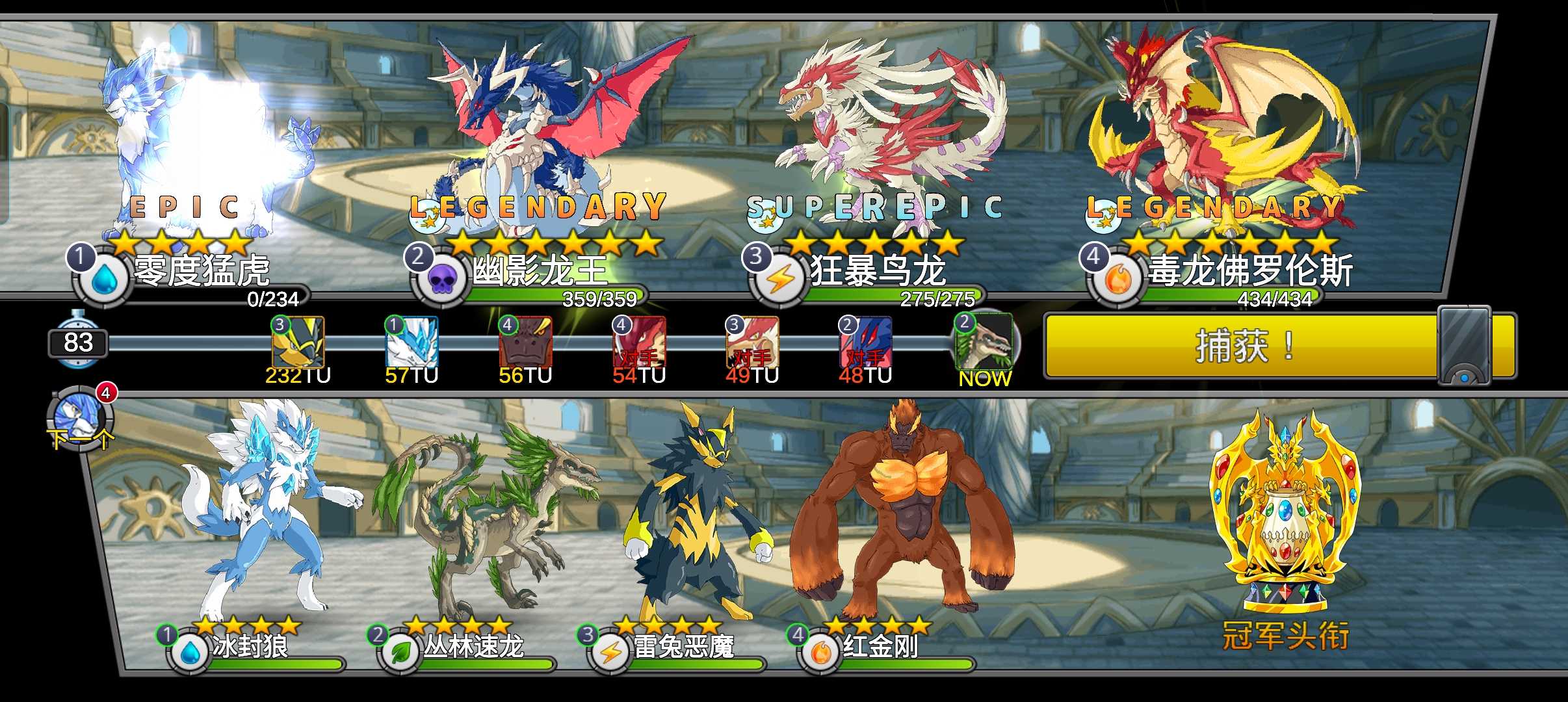Tap the yellow 捕获！ capture button
The image size is (1568, 702).
coord(1242,345)
